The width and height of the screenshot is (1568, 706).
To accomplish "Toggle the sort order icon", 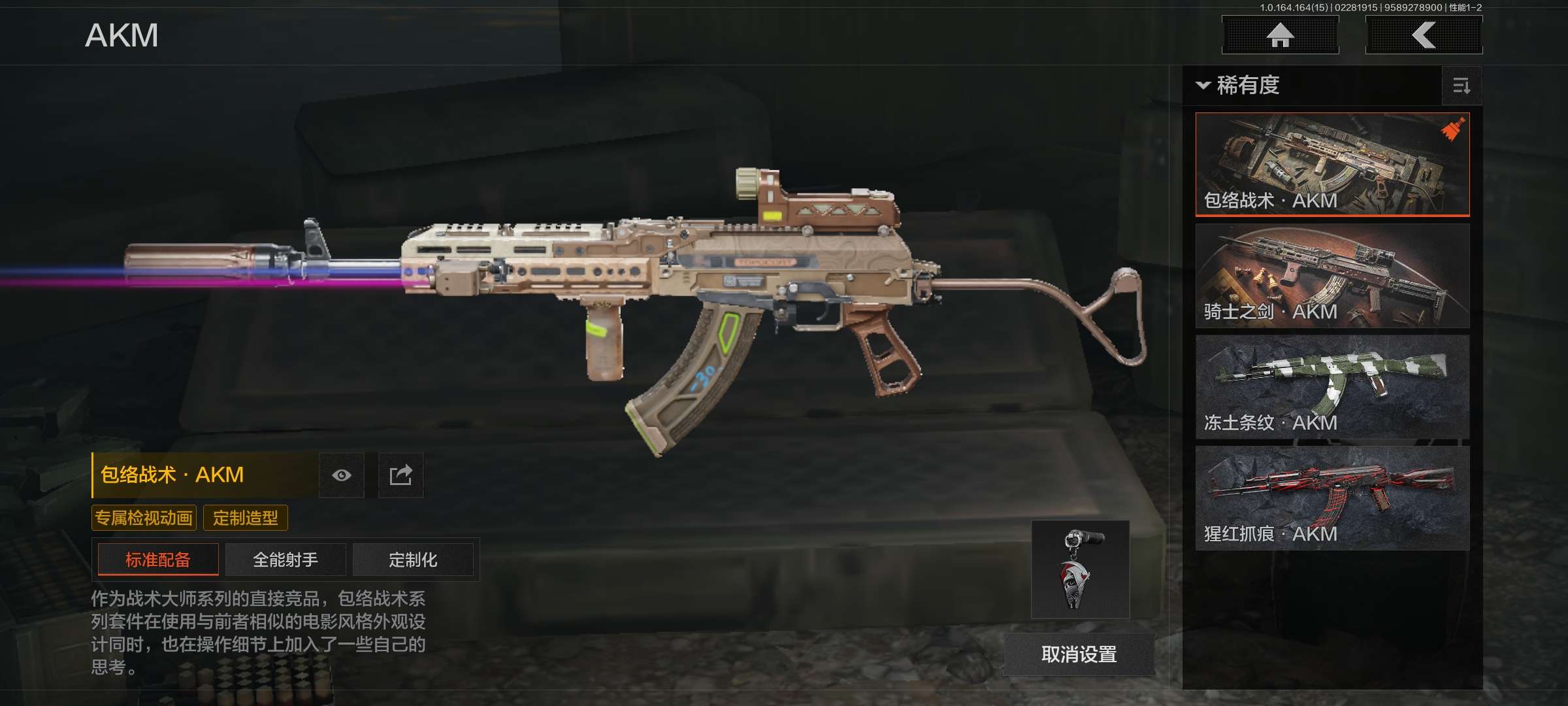I will point(1462,86).
